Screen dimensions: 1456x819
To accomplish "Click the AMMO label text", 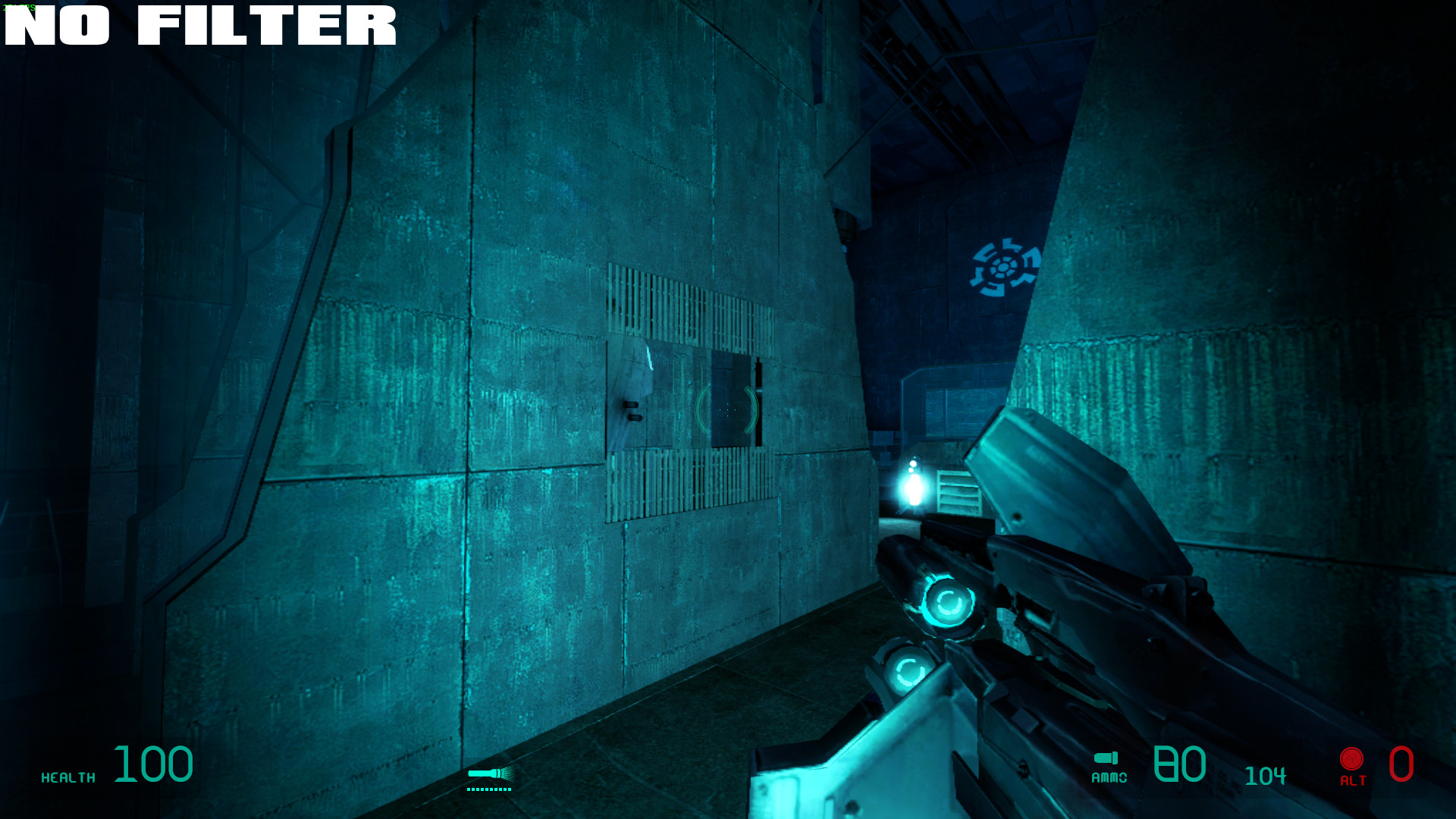I will pos(1109,777).
